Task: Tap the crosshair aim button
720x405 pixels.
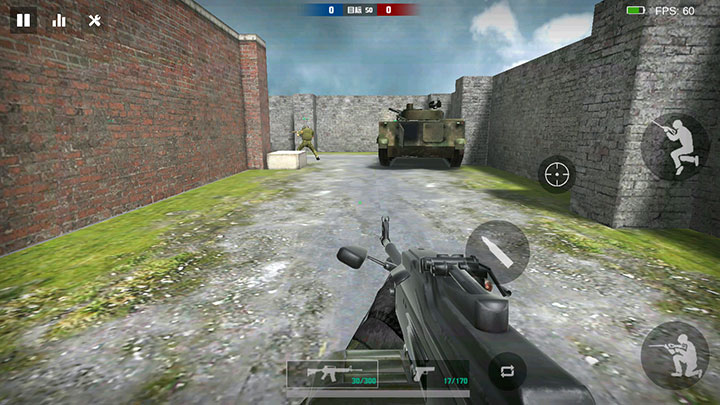Action: 557,175
